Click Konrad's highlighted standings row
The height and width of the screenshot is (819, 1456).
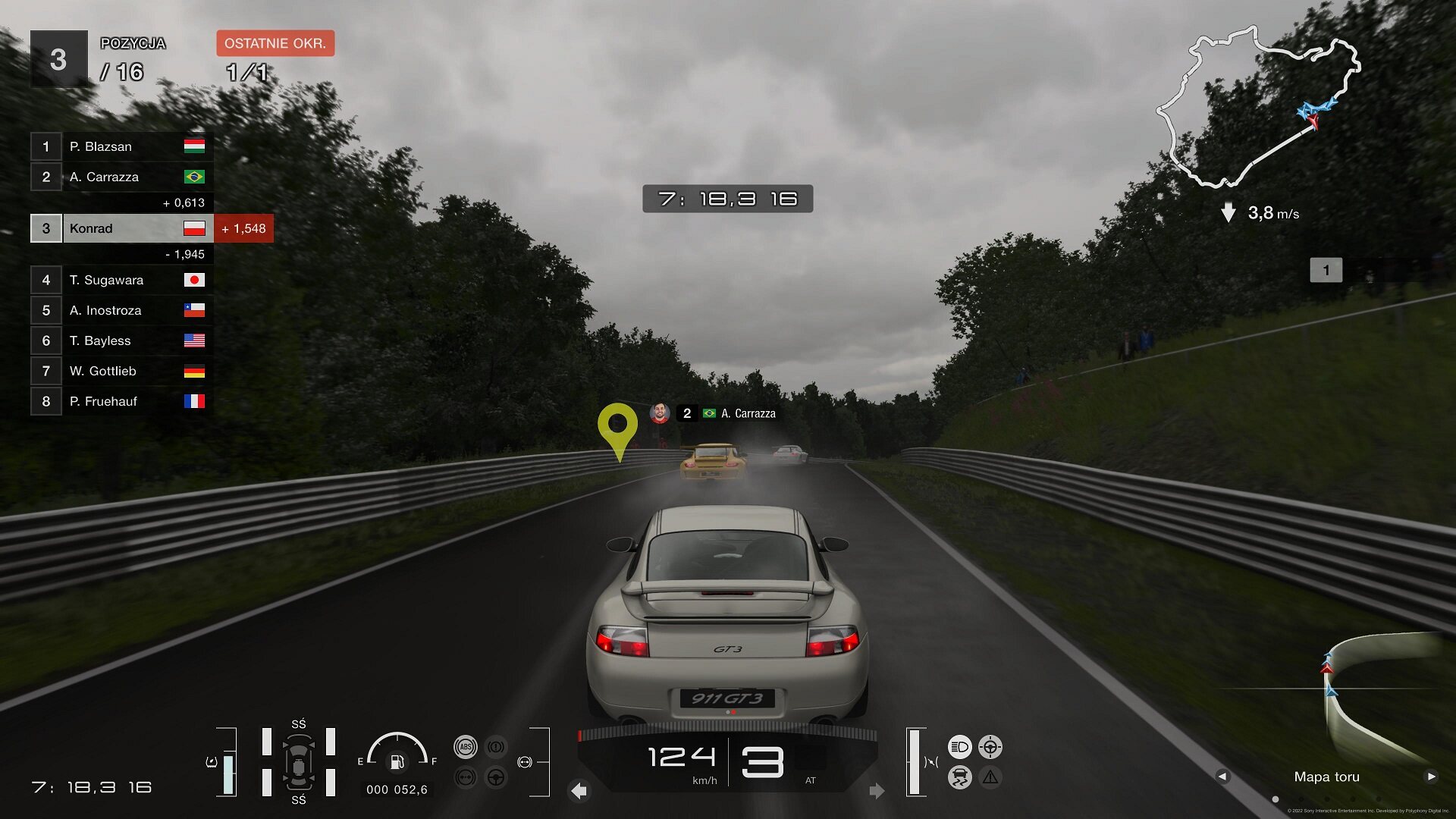click(x=121, y=228)
